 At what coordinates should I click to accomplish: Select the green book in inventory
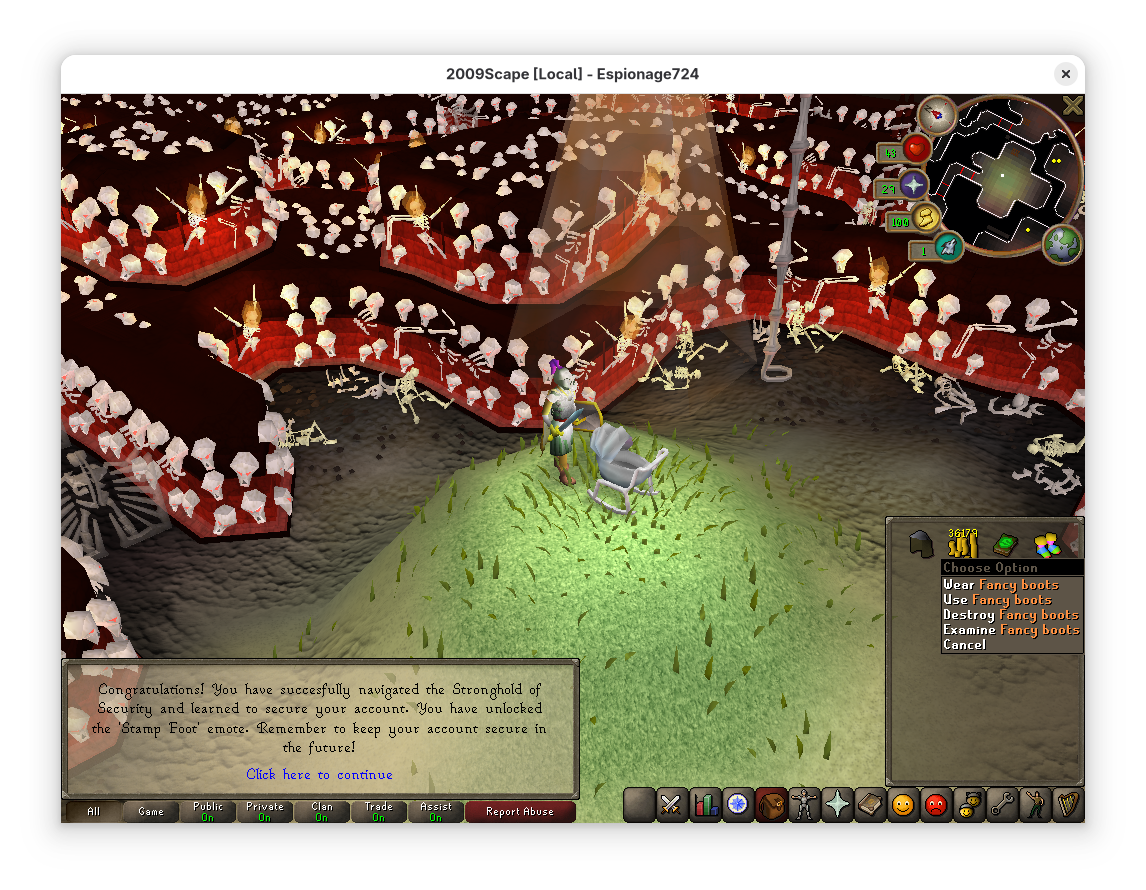1004,545
